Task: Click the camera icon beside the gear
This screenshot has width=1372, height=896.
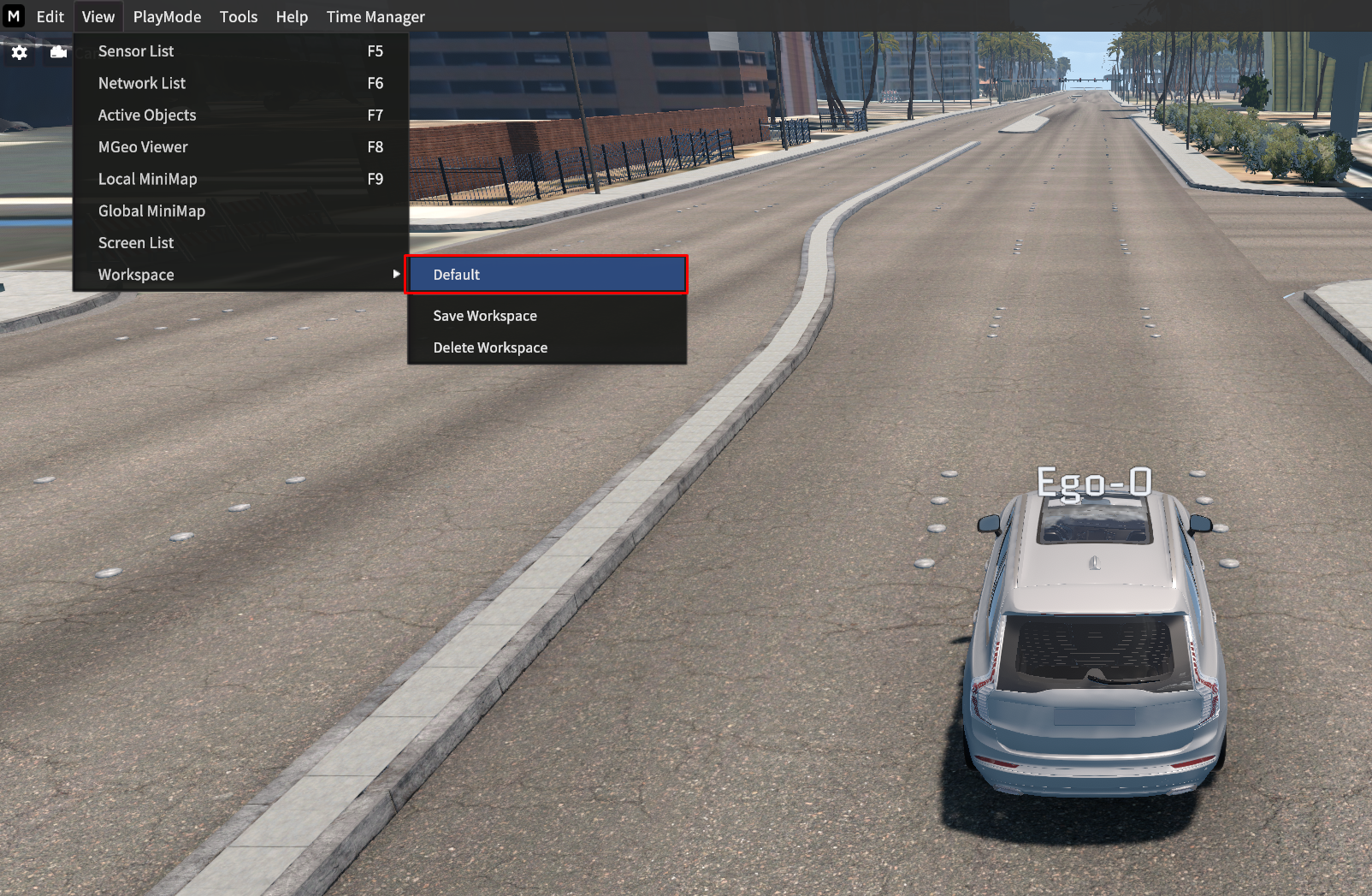Action: pyautogui.click(x=58, y=53)
